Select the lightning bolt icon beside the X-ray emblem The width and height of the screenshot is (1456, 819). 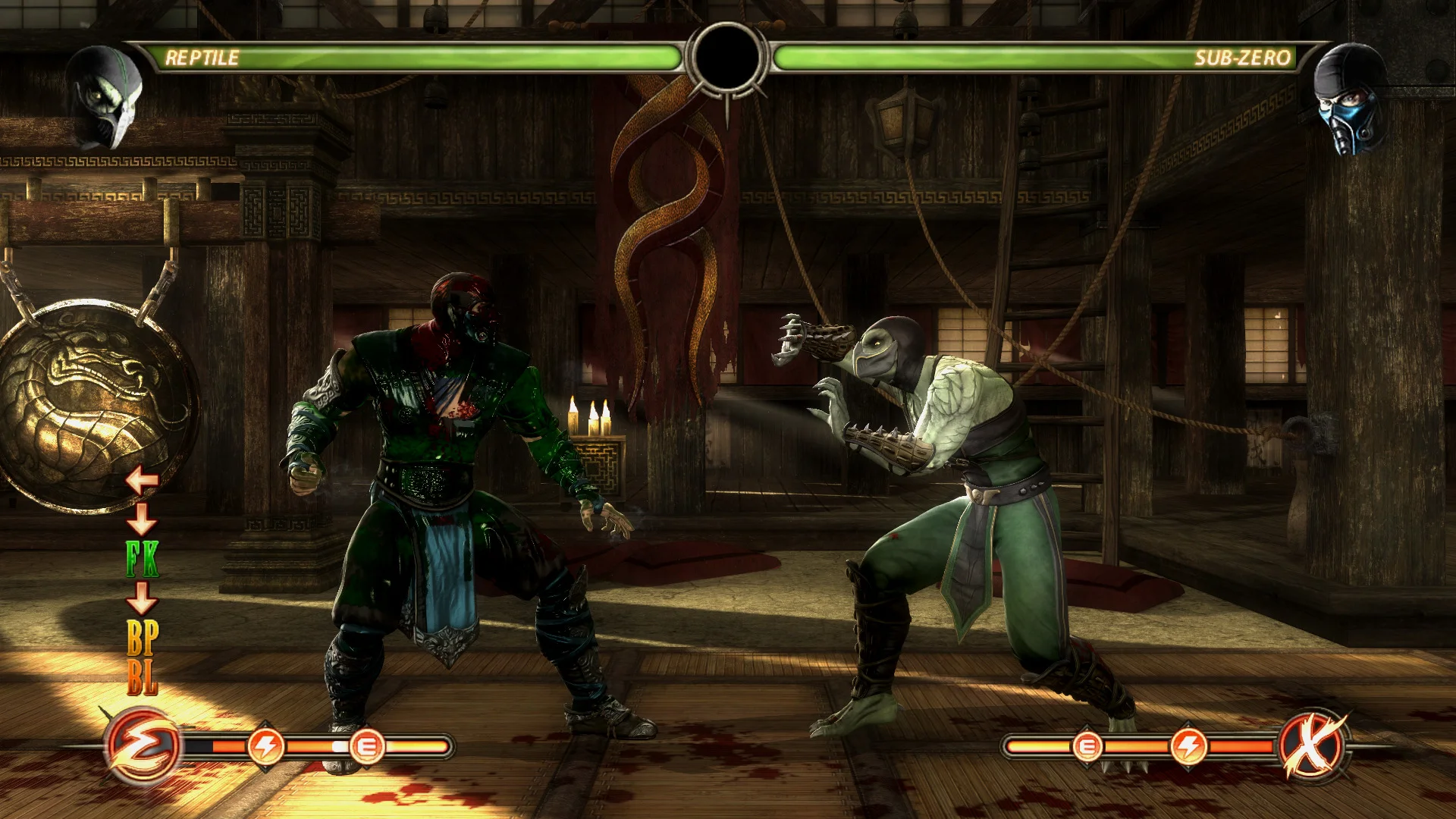pyautogui.click(x=1188, y=746)
